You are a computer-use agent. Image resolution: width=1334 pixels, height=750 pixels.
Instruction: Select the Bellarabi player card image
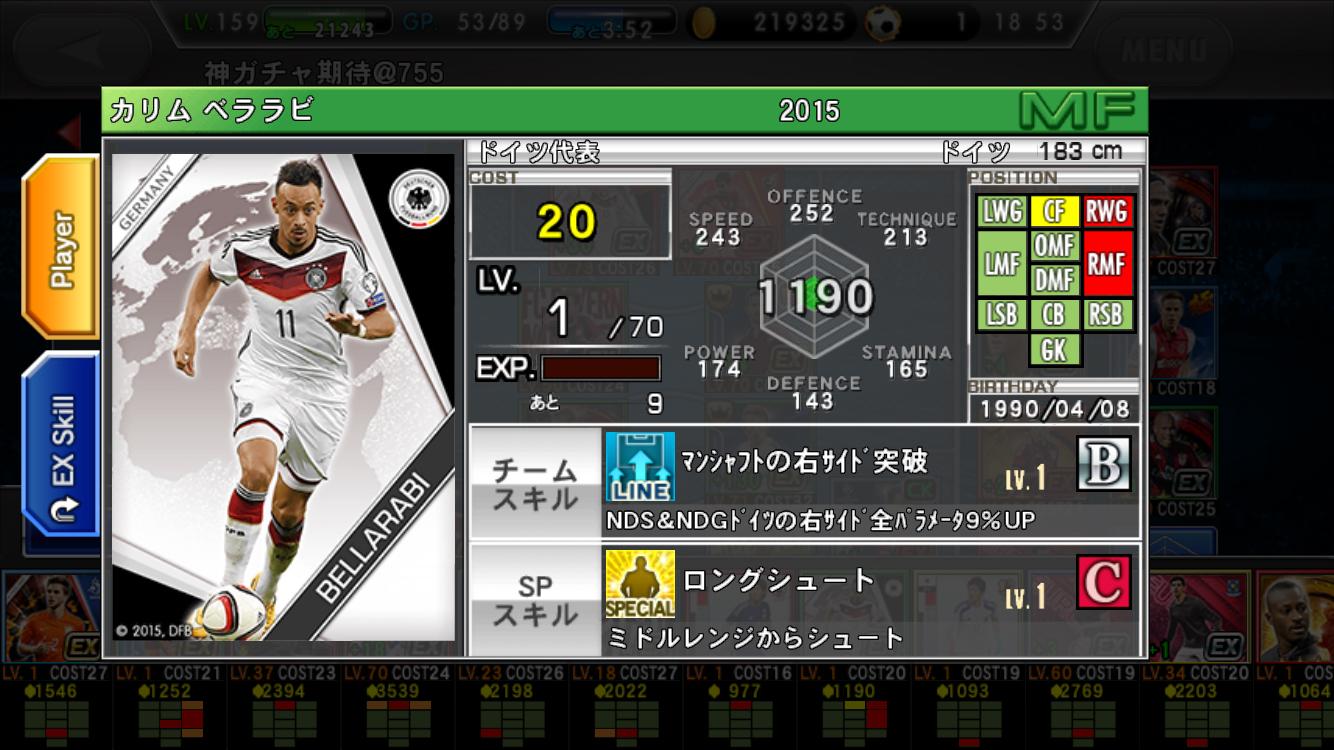(283, 397)
